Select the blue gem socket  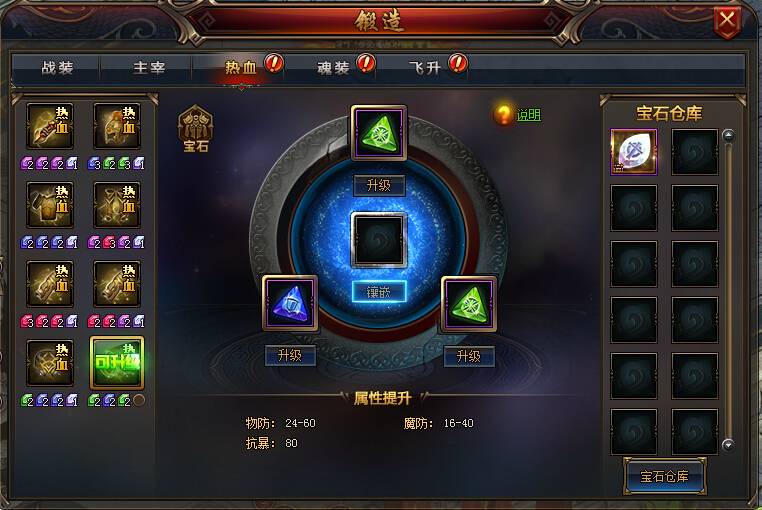(x=290, y=304)
